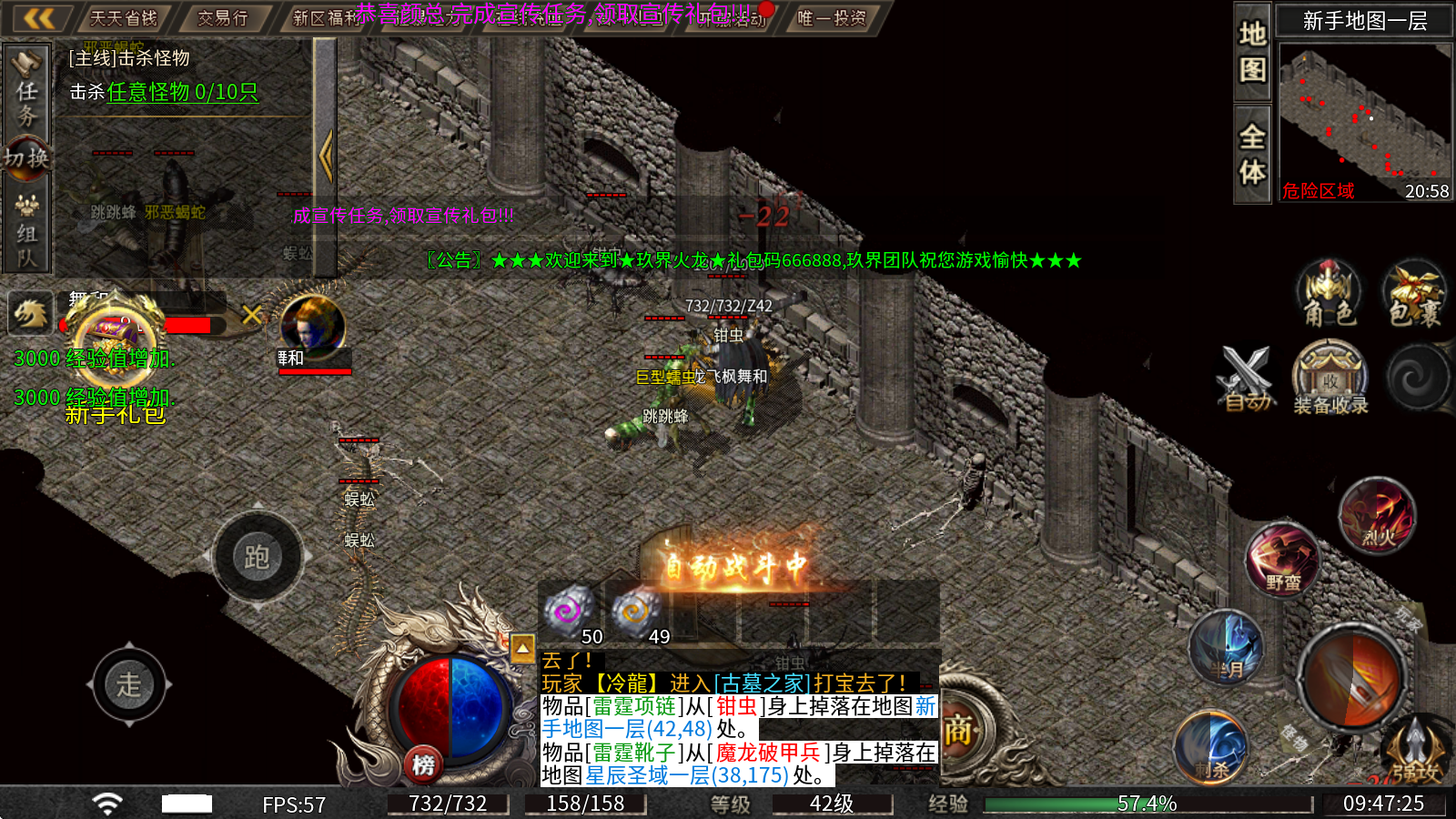Tap the 跑 run button
Screen dimensions: 1456x819
tap(258, 557)
